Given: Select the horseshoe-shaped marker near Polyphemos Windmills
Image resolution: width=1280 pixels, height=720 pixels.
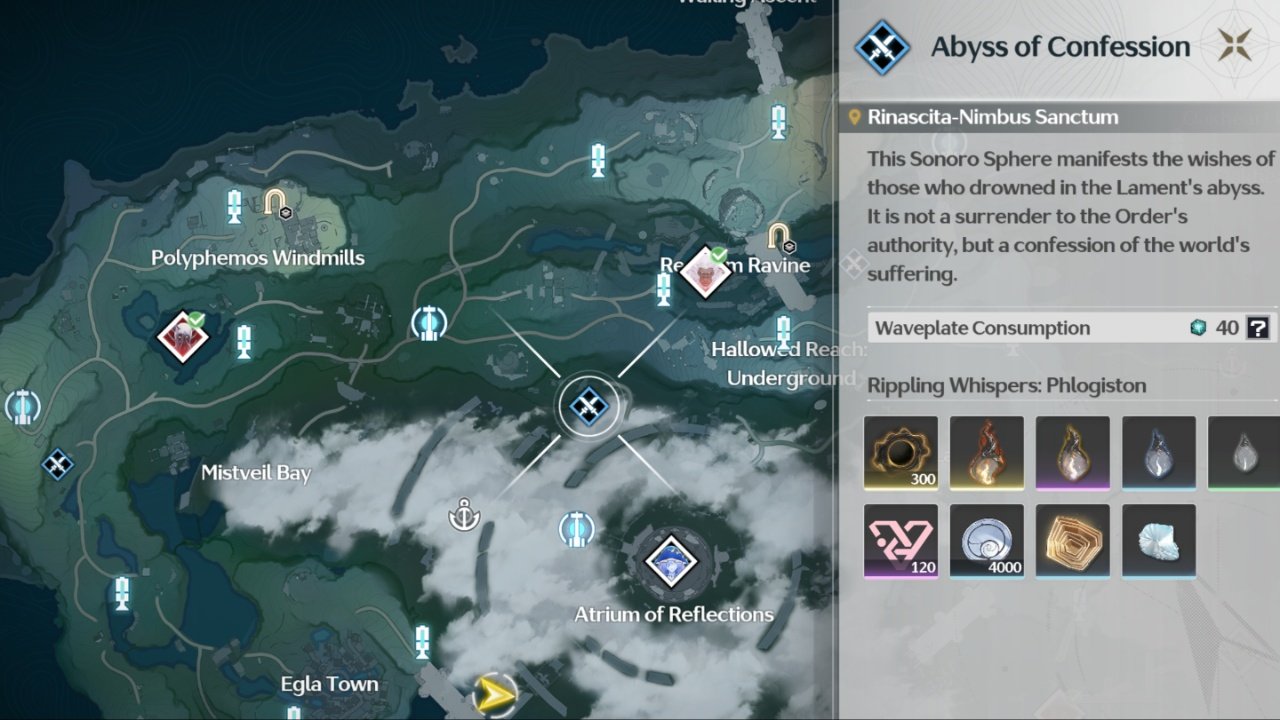Looking at the screenshot, I should [275, 203].
